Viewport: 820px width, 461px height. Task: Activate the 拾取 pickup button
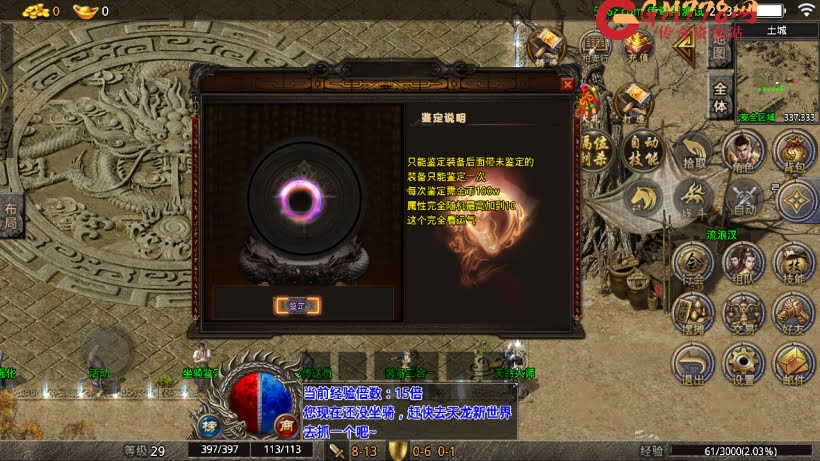tap(693, 151)
